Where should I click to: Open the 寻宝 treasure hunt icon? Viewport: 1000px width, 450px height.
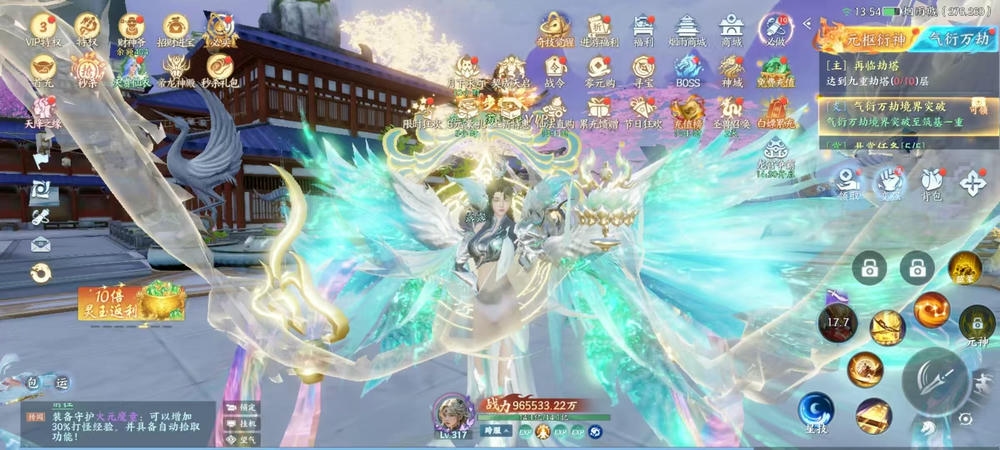point(643,70)
